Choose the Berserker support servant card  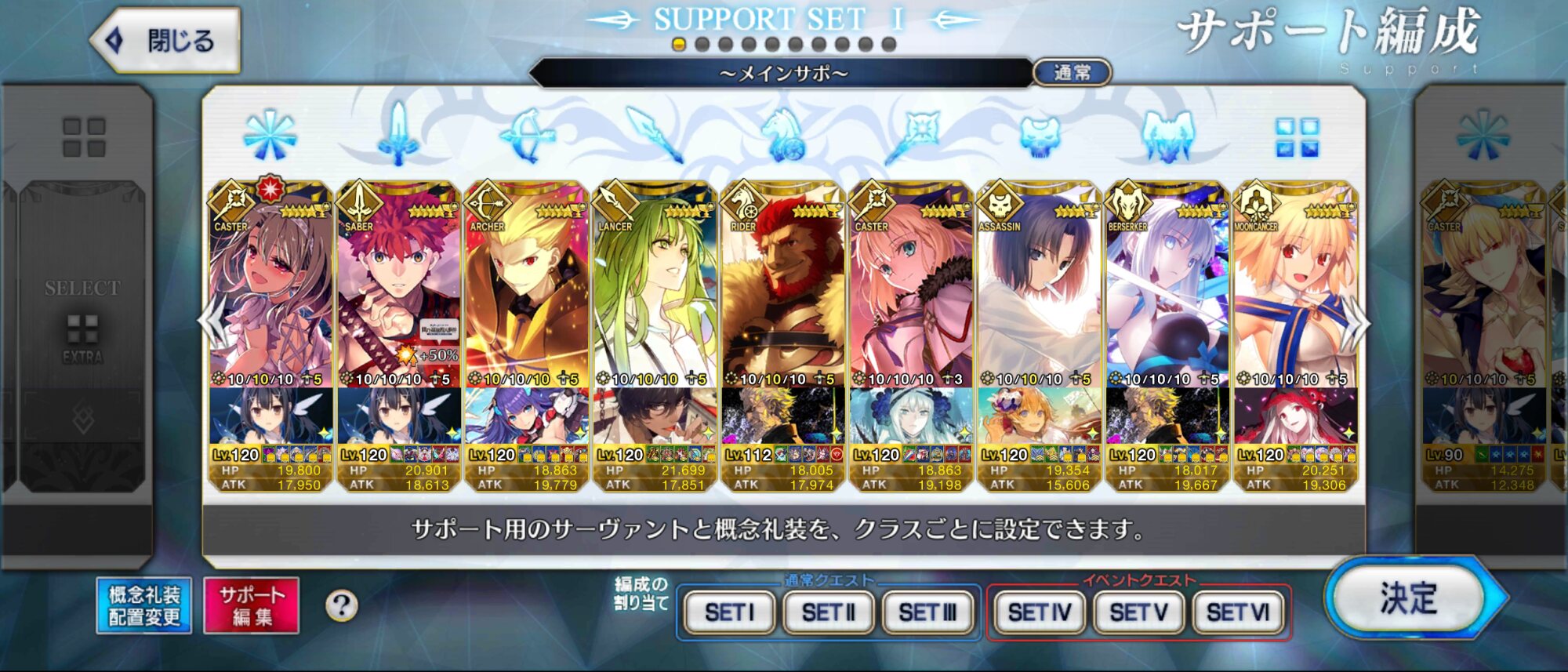click(1167, 298)
